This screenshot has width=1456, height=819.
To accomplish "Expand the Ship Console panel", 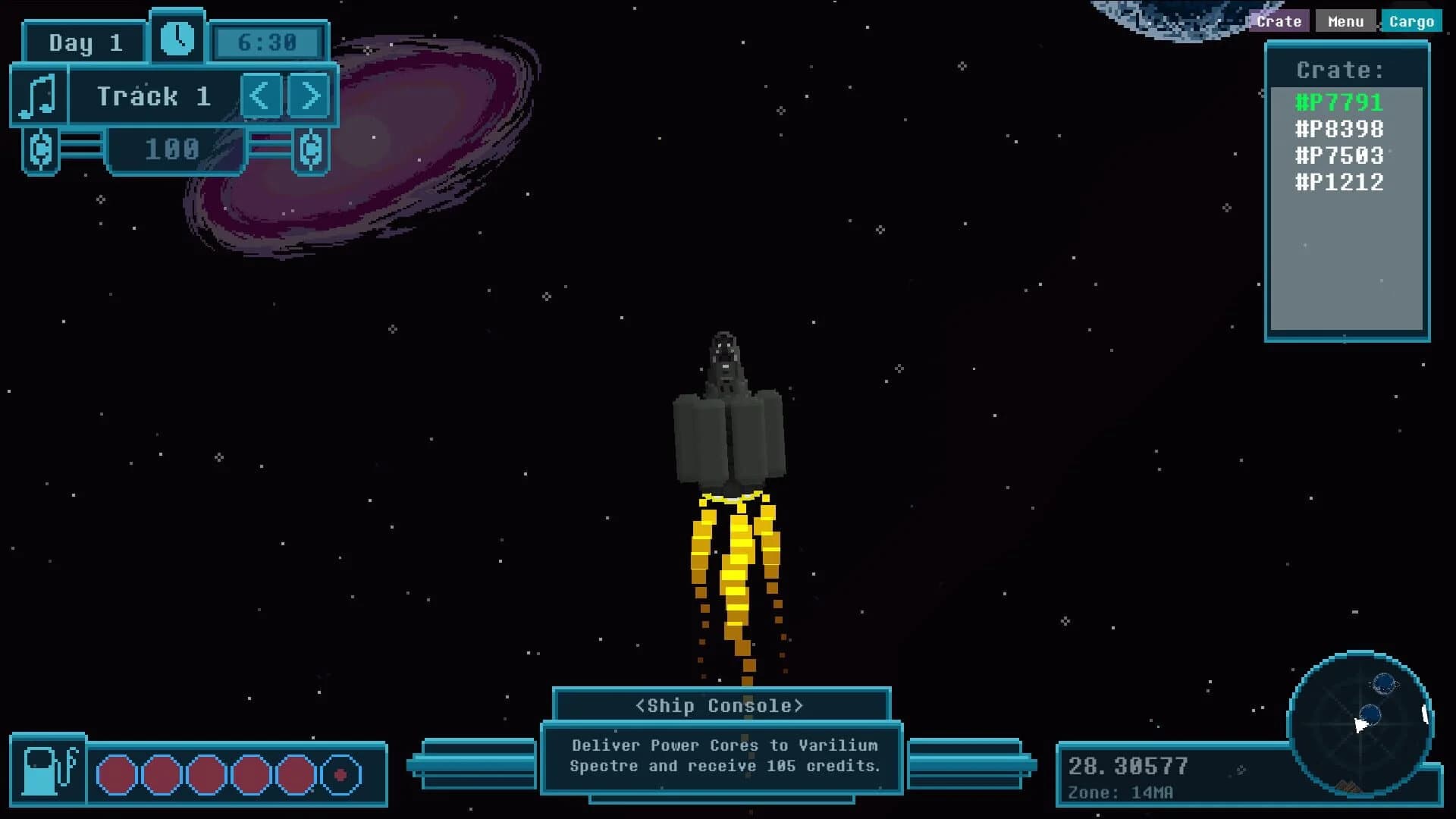I will click(x=720, y=704).
